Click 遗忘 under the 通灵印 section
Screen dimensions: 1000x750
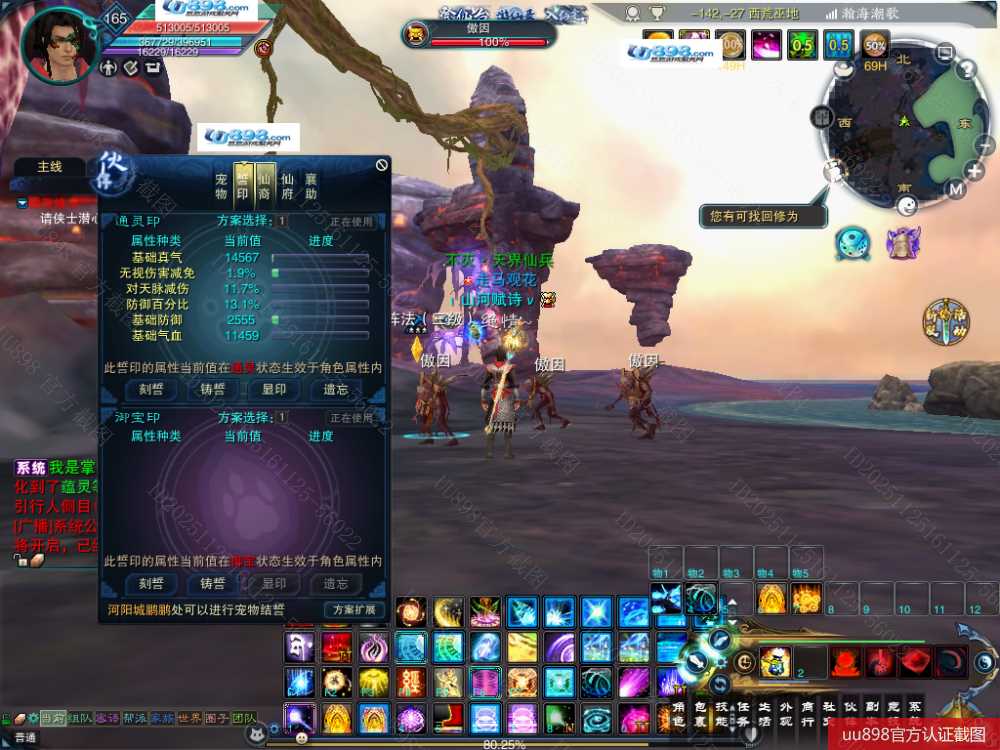(x=335, y=390)
